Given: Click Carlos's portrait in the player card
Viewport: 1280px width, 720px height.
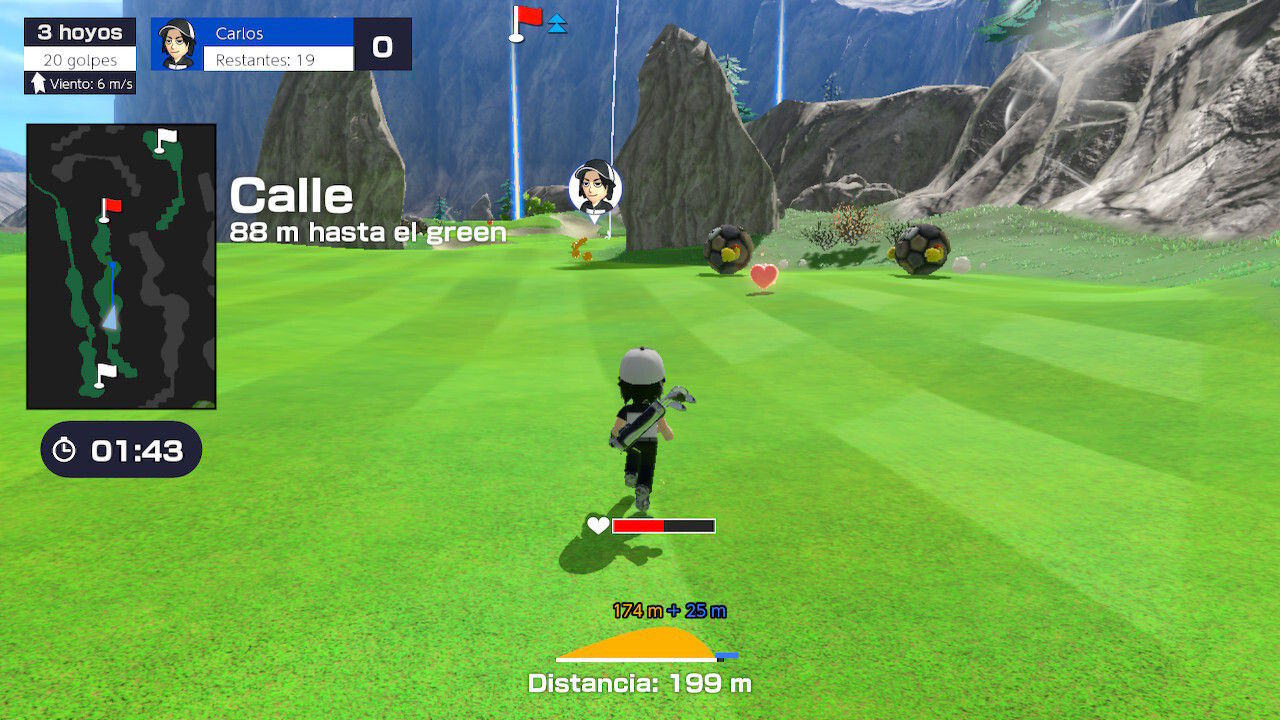Looking at the screenshot, I should tap(177, 44).
